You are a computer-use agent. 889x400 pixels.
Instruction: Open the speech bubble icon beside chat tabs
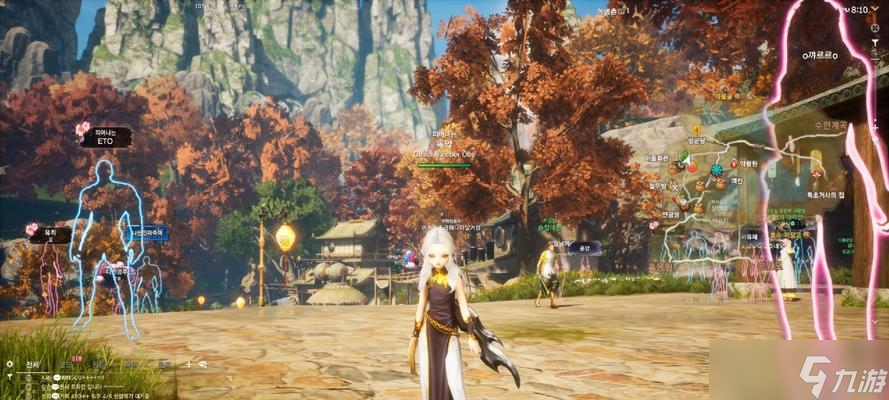[202, 365]
